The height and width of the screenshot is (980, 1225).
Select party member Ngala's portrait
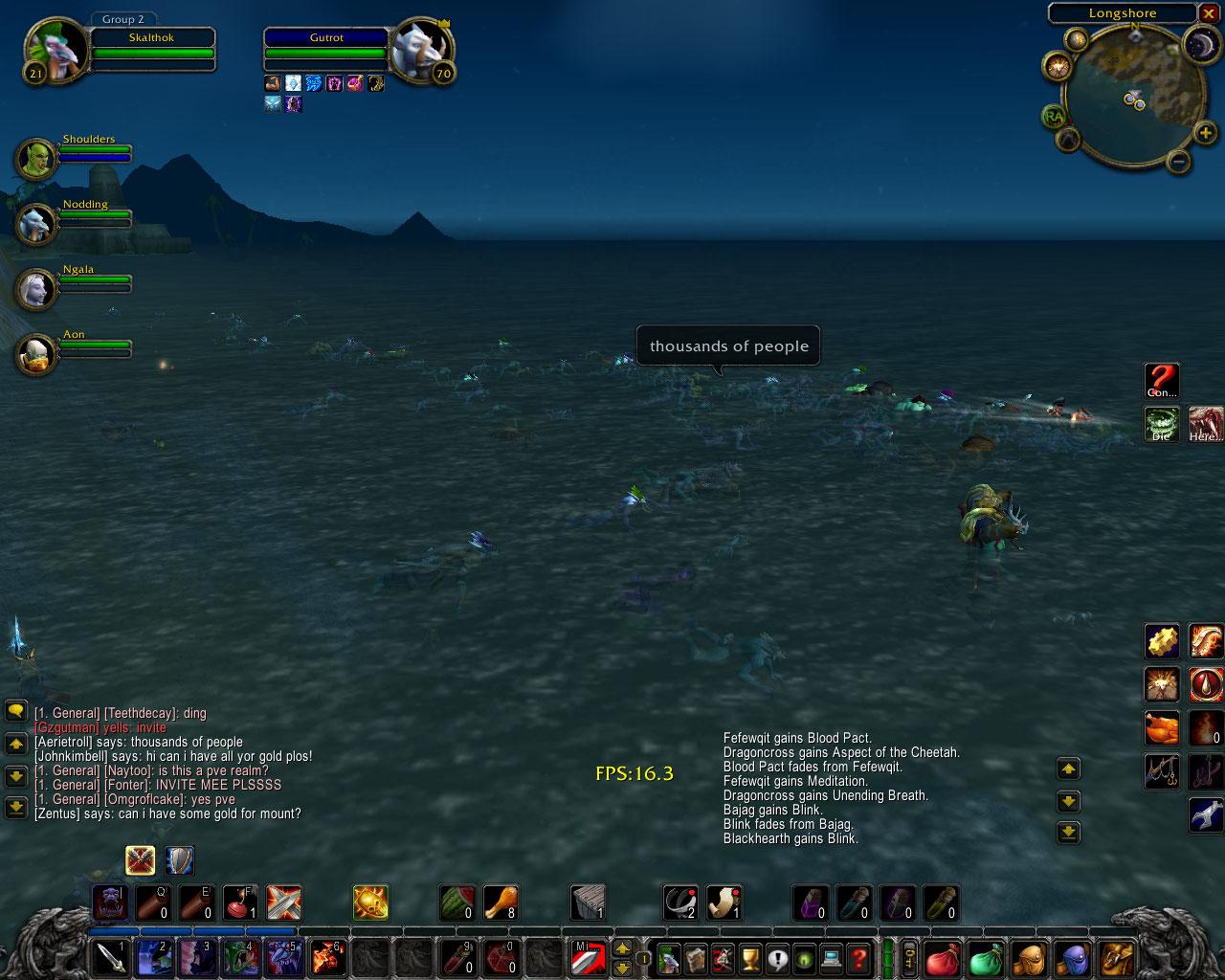point(35,289)
